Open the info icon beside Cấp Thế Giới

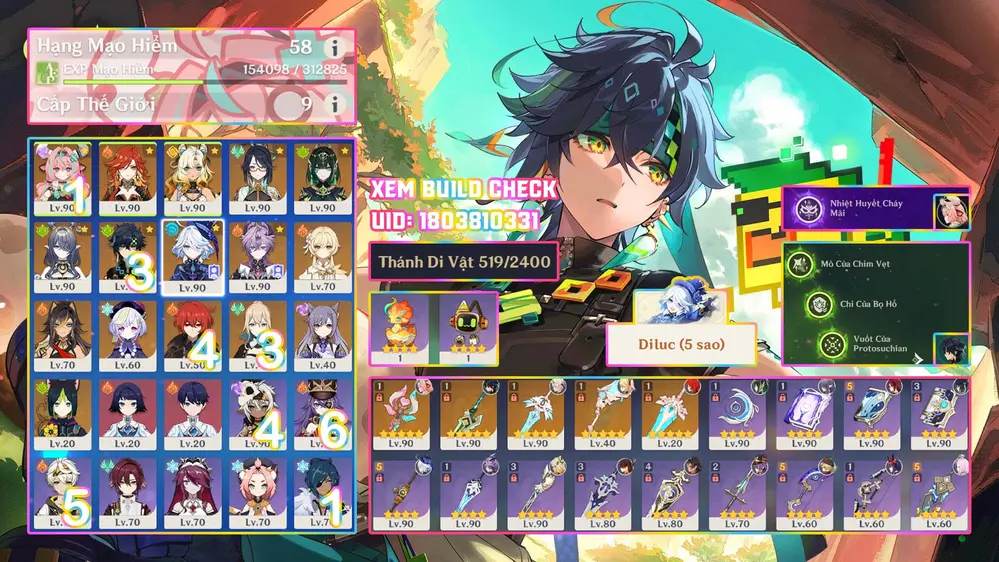click(x=334, y=103)
